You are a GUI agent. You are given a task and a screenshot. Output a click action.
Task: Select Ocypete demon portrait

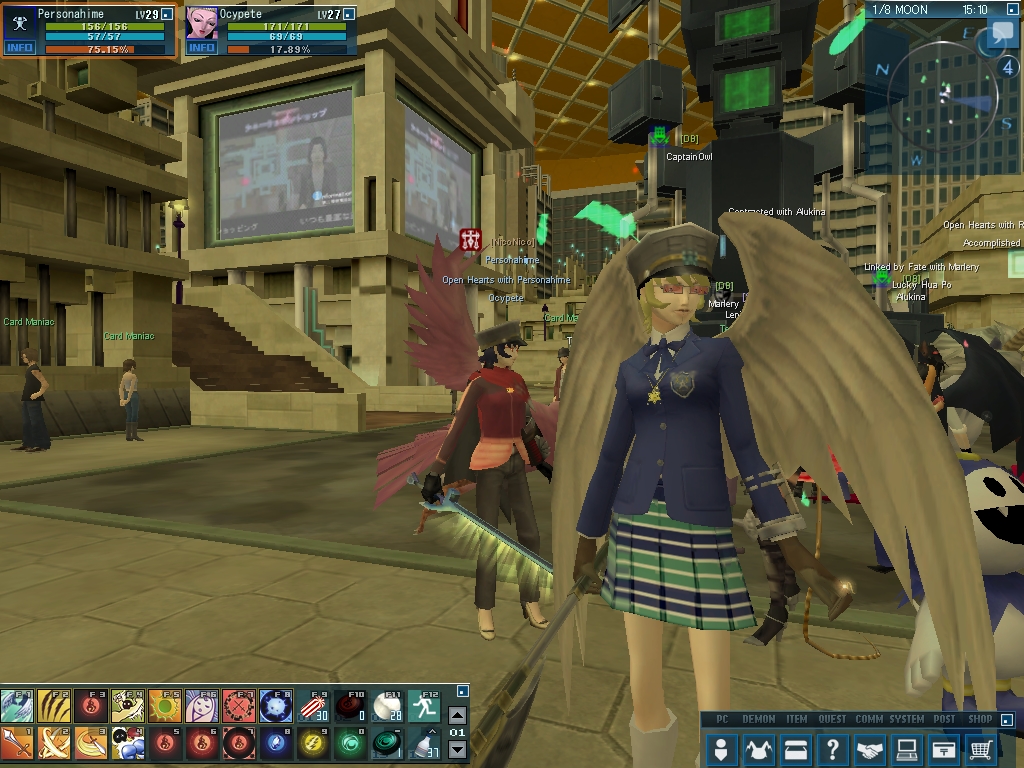click(202, 23)
